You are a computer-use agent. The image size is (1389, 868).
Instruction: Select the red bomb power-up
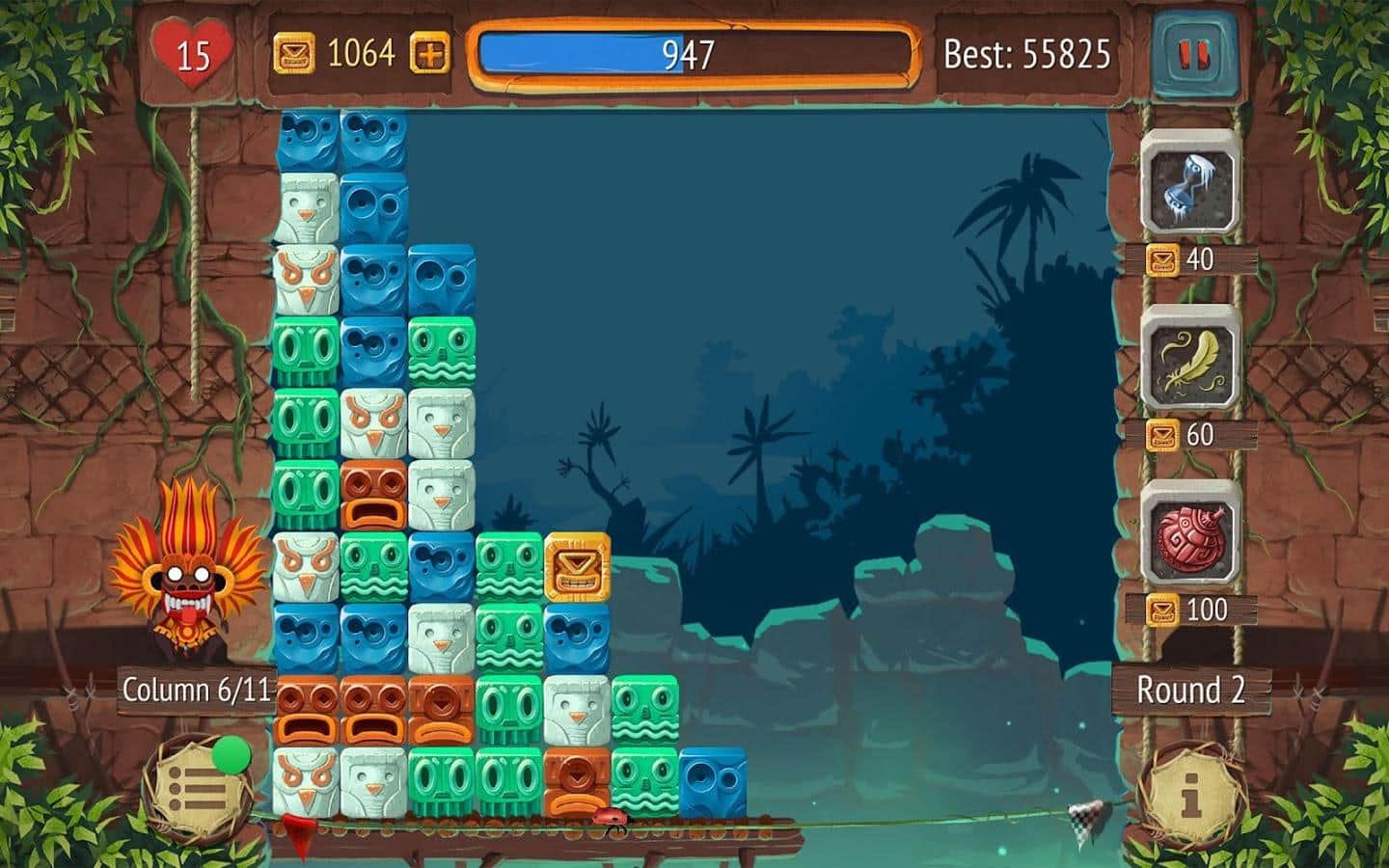click(1190, 534)
